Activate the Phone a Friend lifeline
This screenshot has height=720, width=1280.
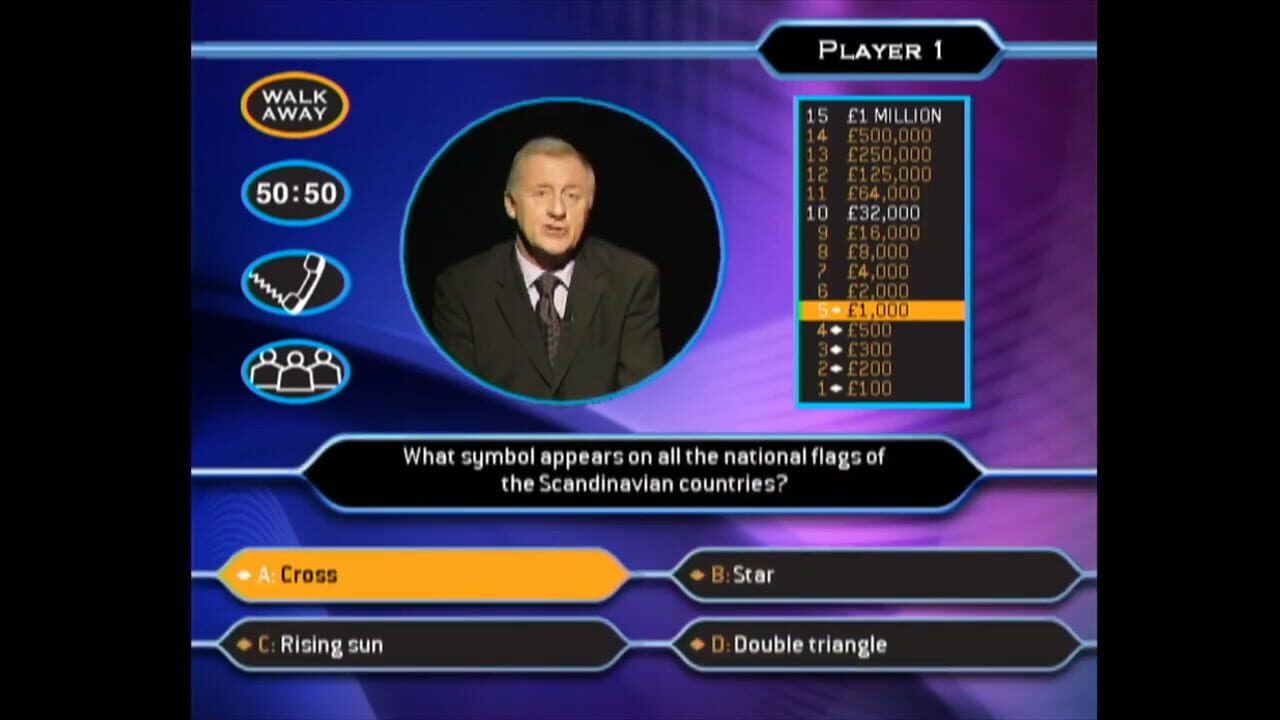click(294, 281)
